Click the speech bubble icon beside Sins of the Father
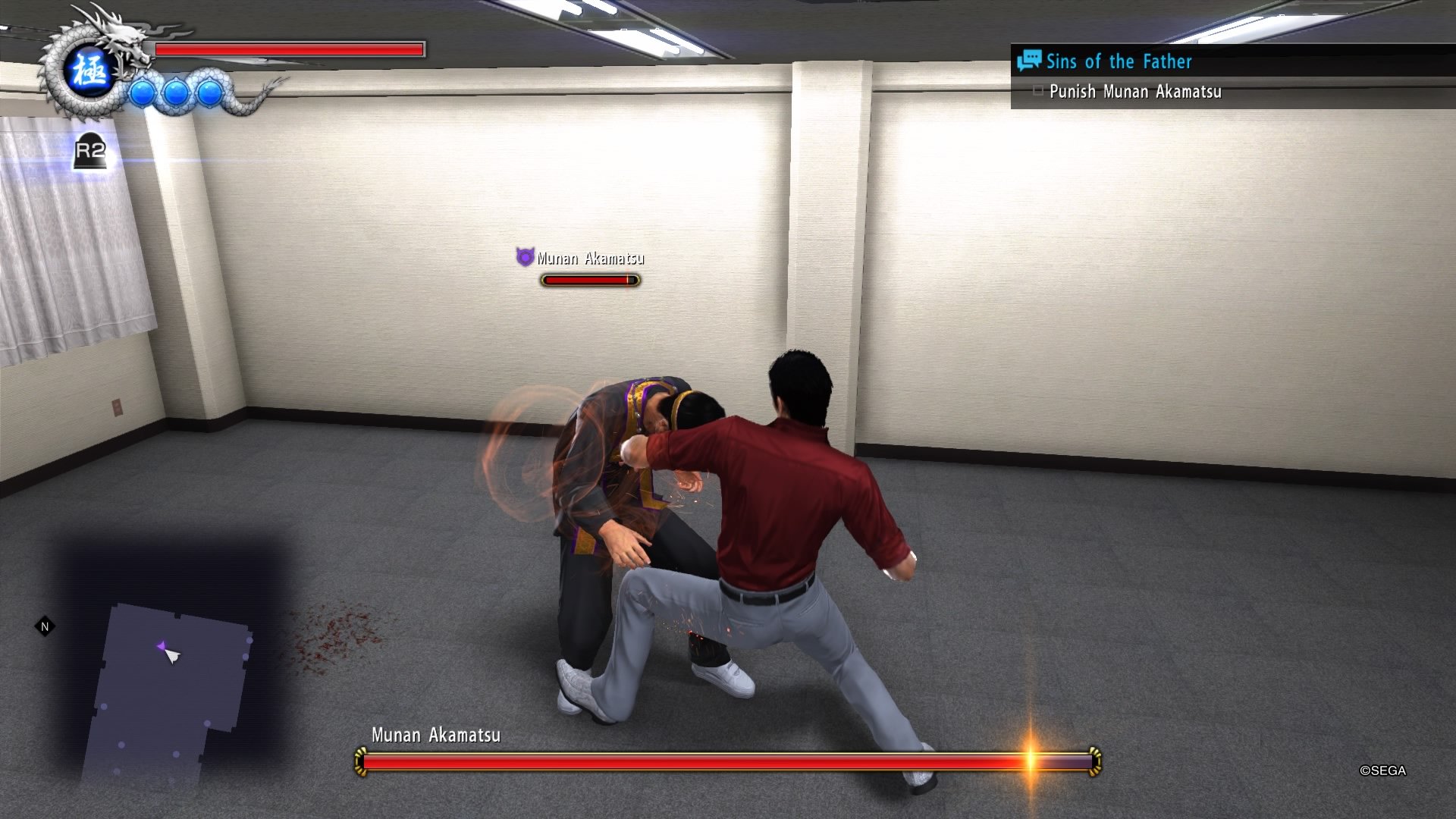Viewport: 1456px width, 819px height. [x=1030, y=61]
